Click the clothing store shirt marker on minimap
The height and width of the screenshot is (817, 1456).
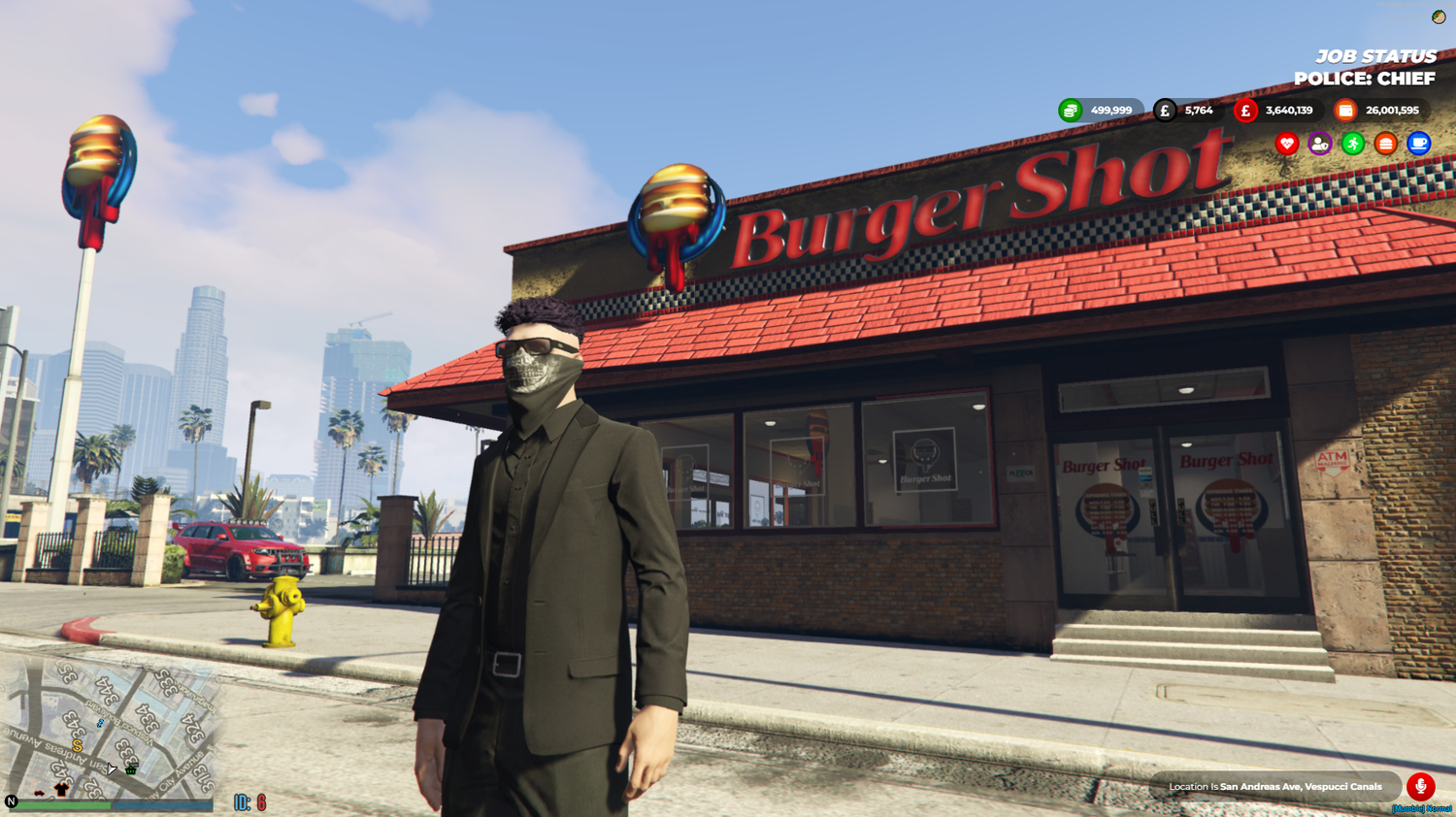61,789
